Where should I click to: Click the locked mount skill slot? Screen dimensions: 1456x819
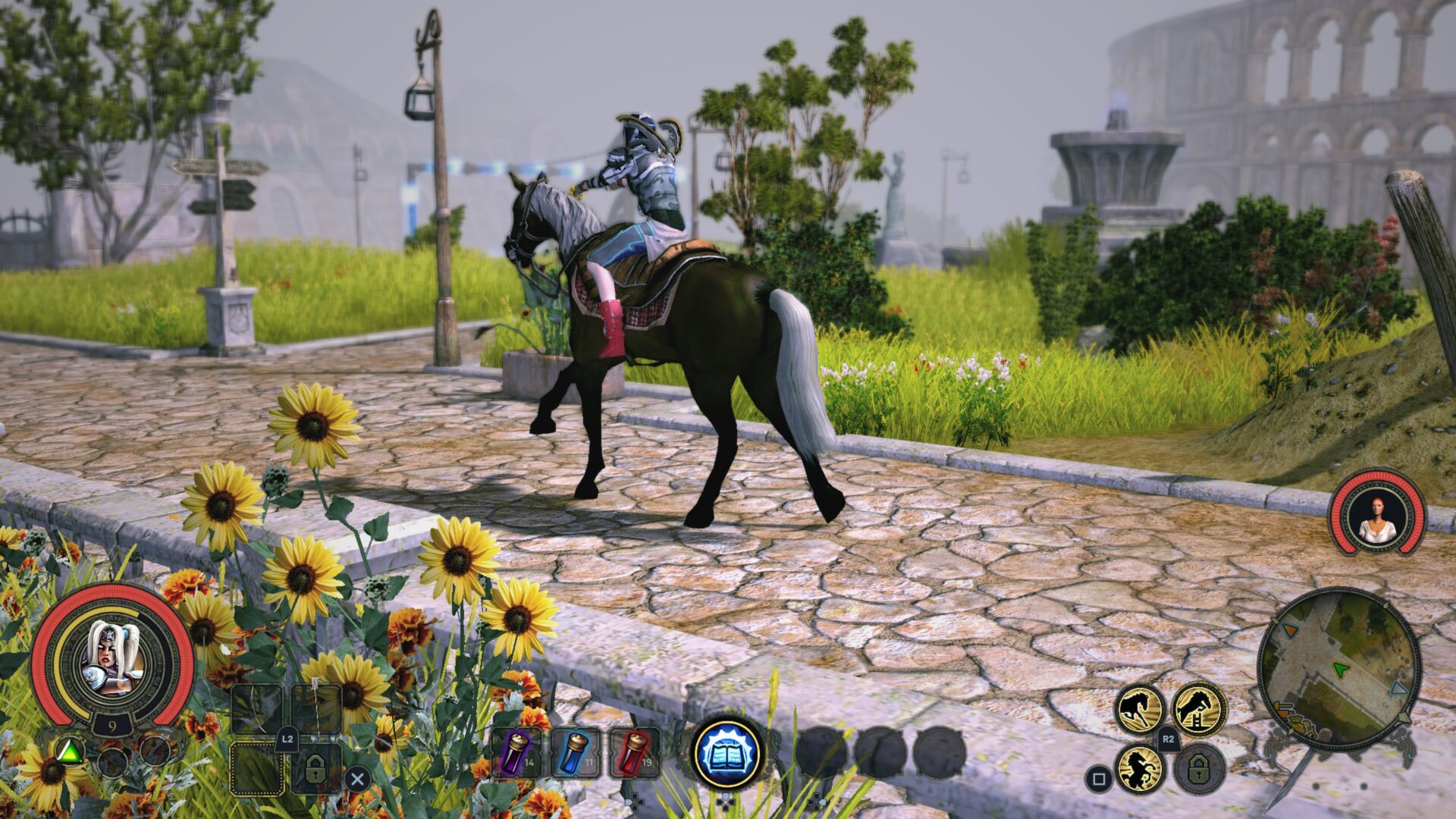click(x=1200, y=768)
